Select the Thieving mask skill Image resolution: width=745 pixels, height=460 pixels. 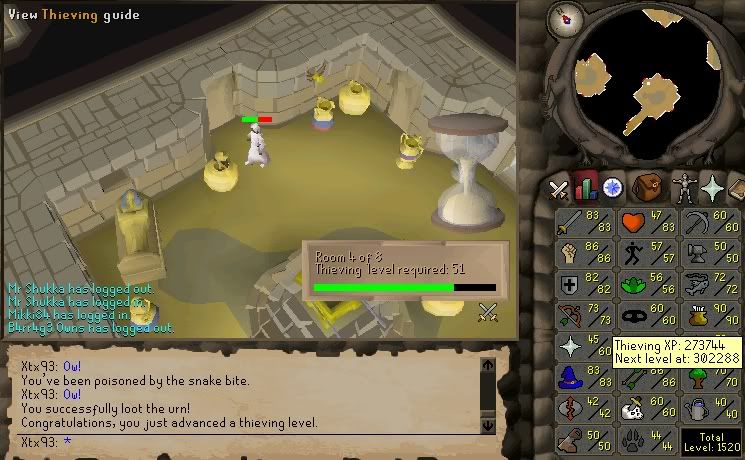[647, 317]
